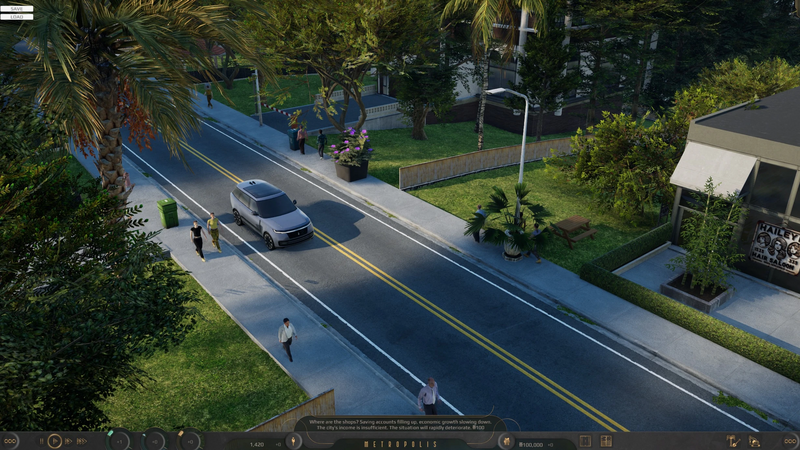Click the orange-marked circular gauge
The image size is (800, 450).
coord(187,441)
